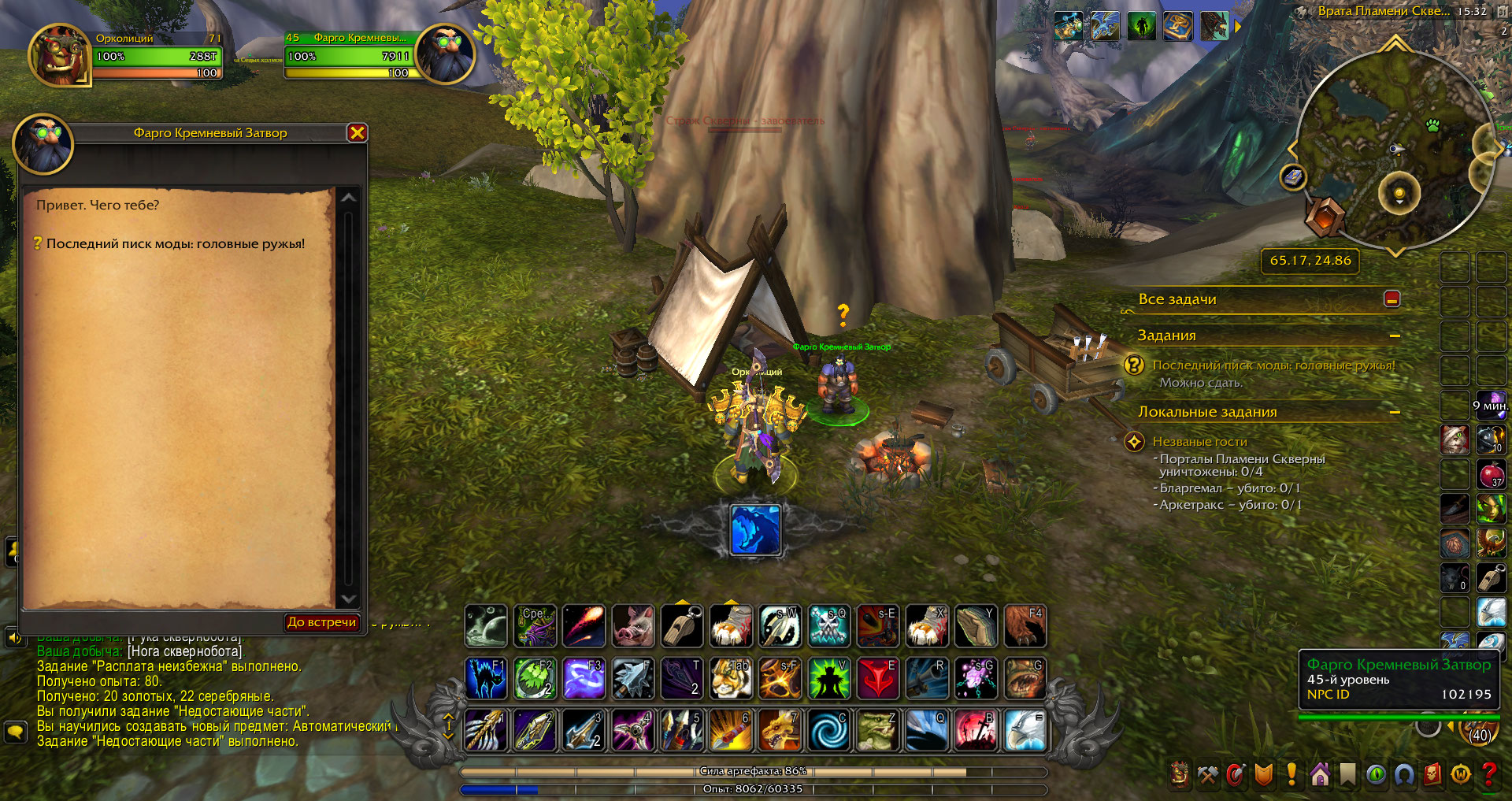This screenshot has width=1512, height=801.
Task: Activate the pig head ability icon
Action: (x=632, y=626)
